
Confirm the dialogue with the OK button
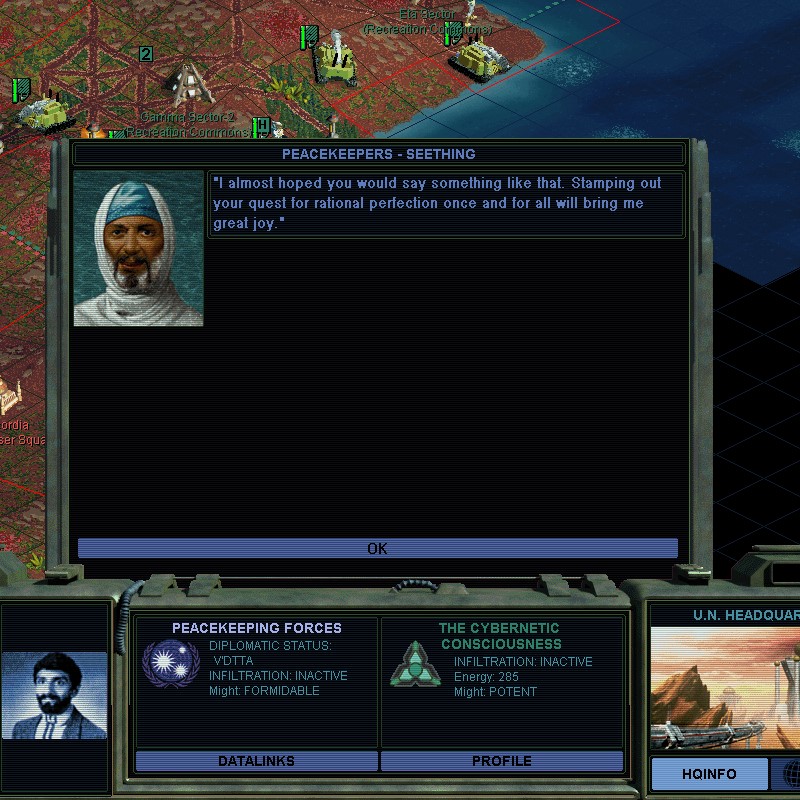point(377,548)
